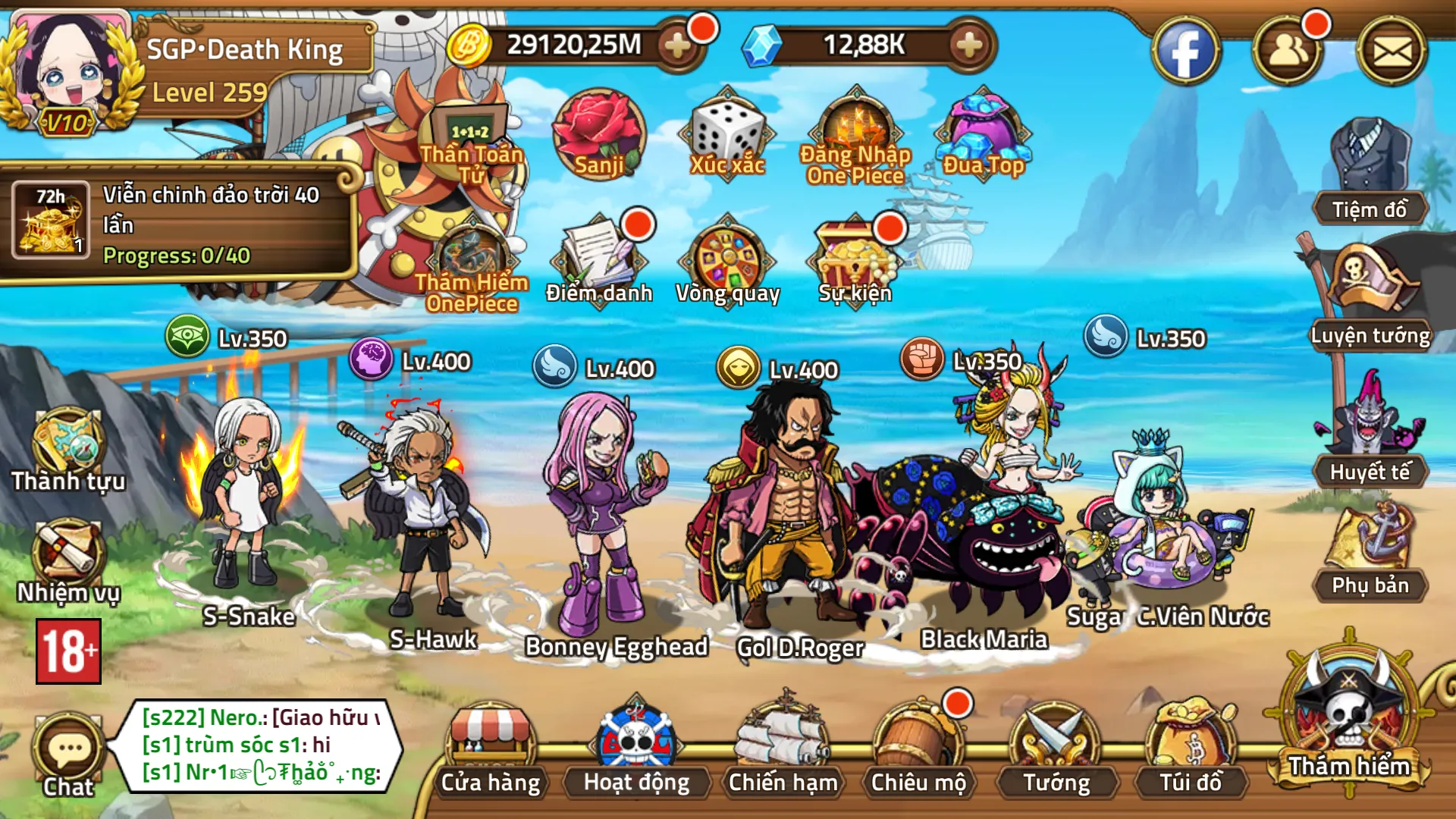Click the Facebook icon
The width and height of the screenshot is (1456, 819).
tap(1186, 52)
